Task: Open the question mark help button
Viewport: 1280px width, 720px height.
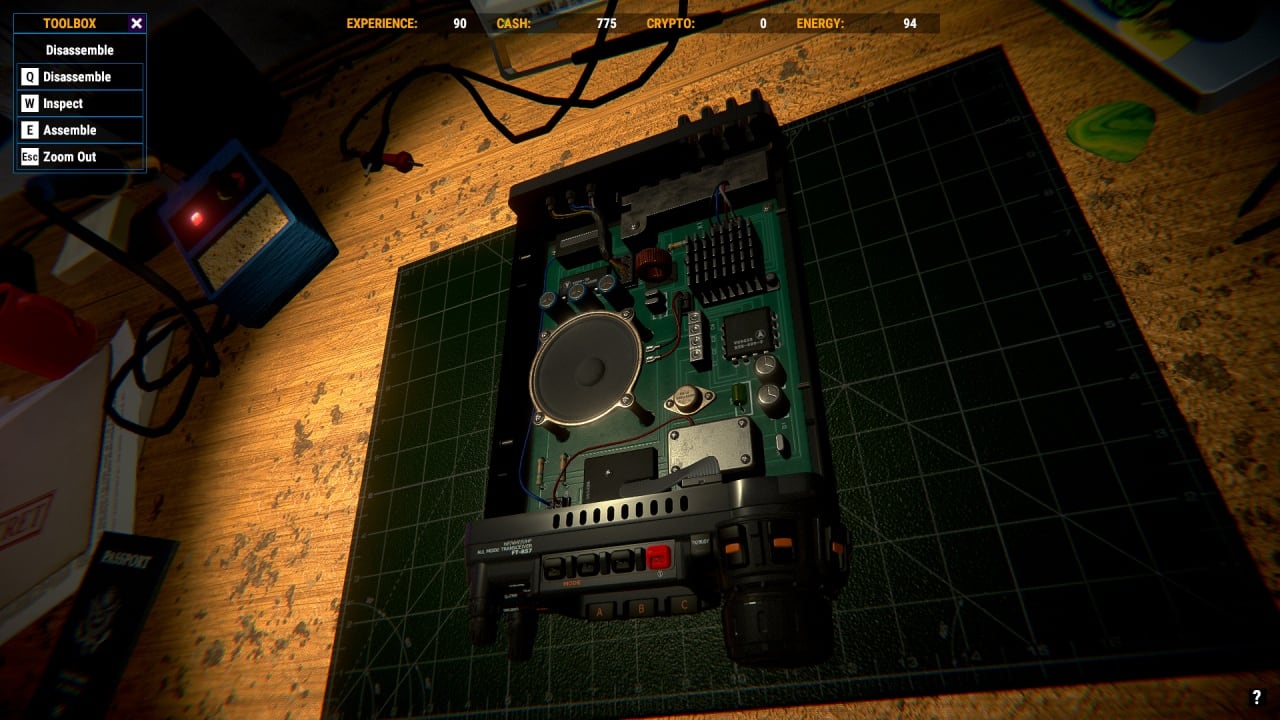Action: click(1257, 698)
